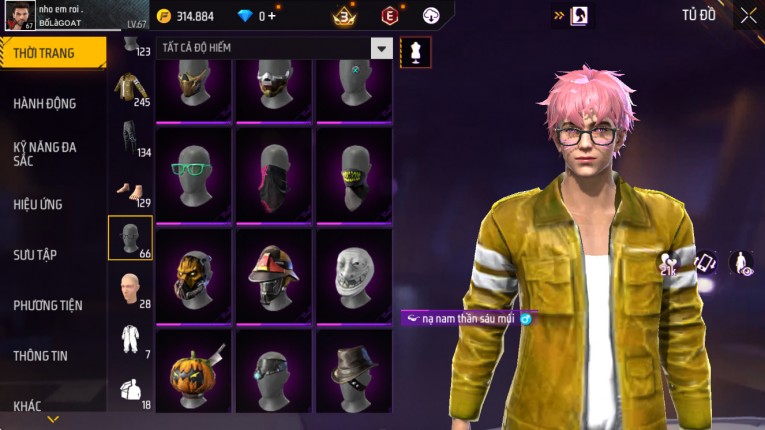Choose the white full-outfit subcategory
765x430 pixels.
(x=130, y=340)
